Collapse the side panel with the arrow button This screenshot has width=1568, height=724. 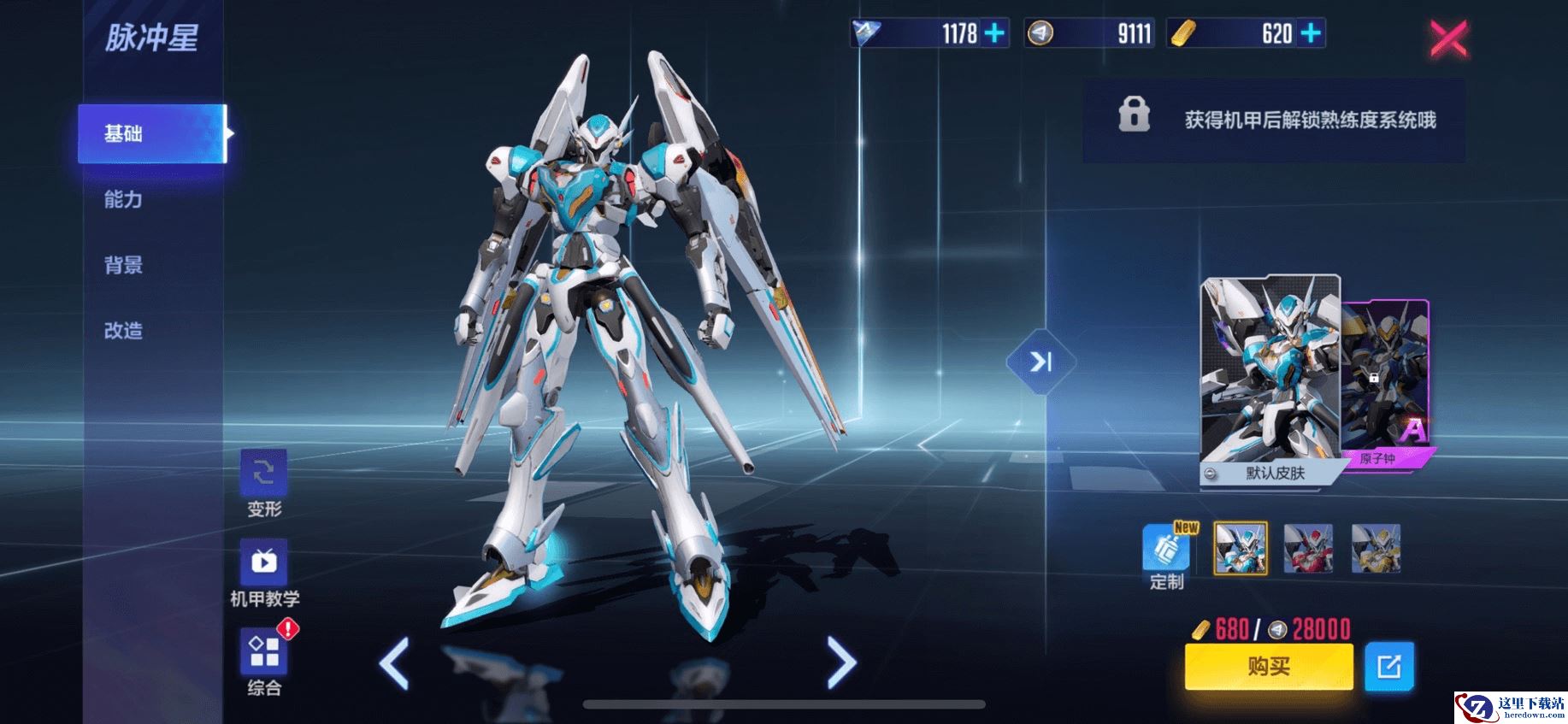[1040, 362]
